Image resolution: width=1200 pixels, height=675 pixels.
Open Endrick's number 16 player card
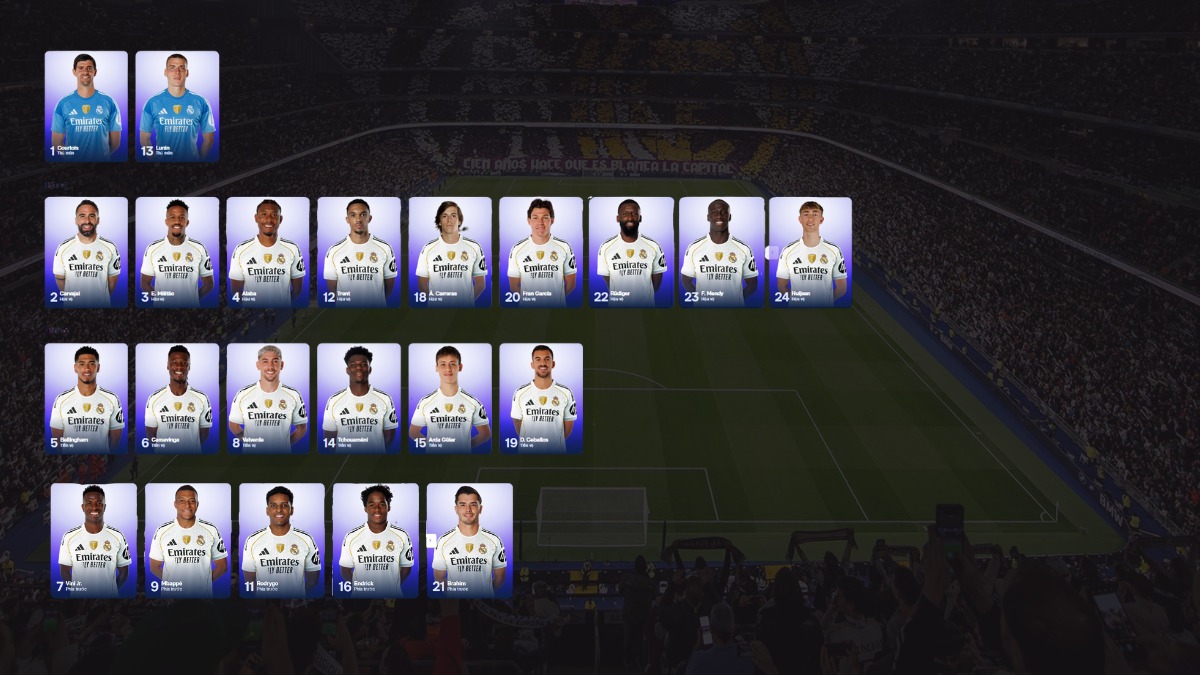pyautogui.click(x=376, y=540)
